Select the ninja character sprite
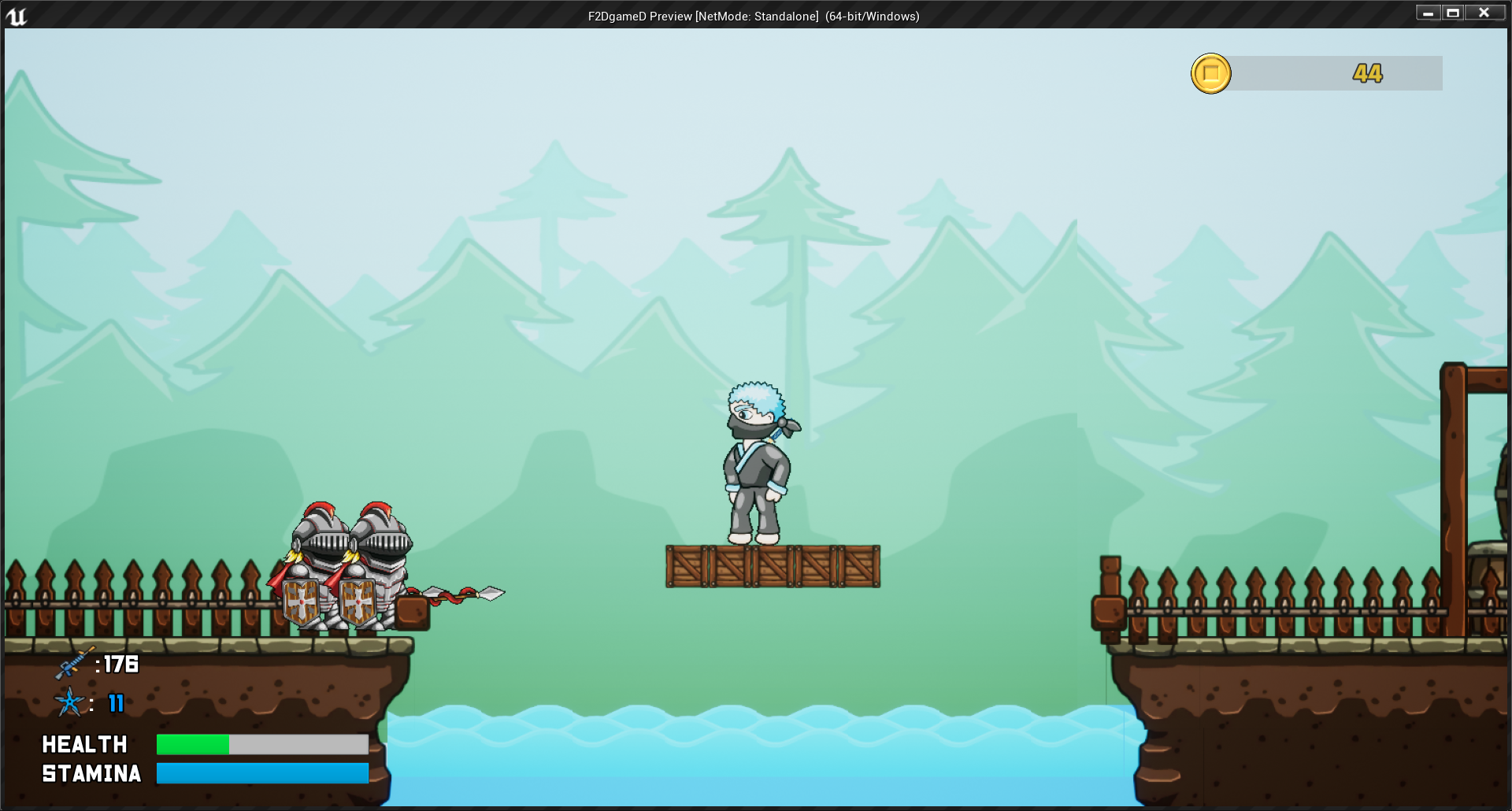 click(x=754, y=465)
